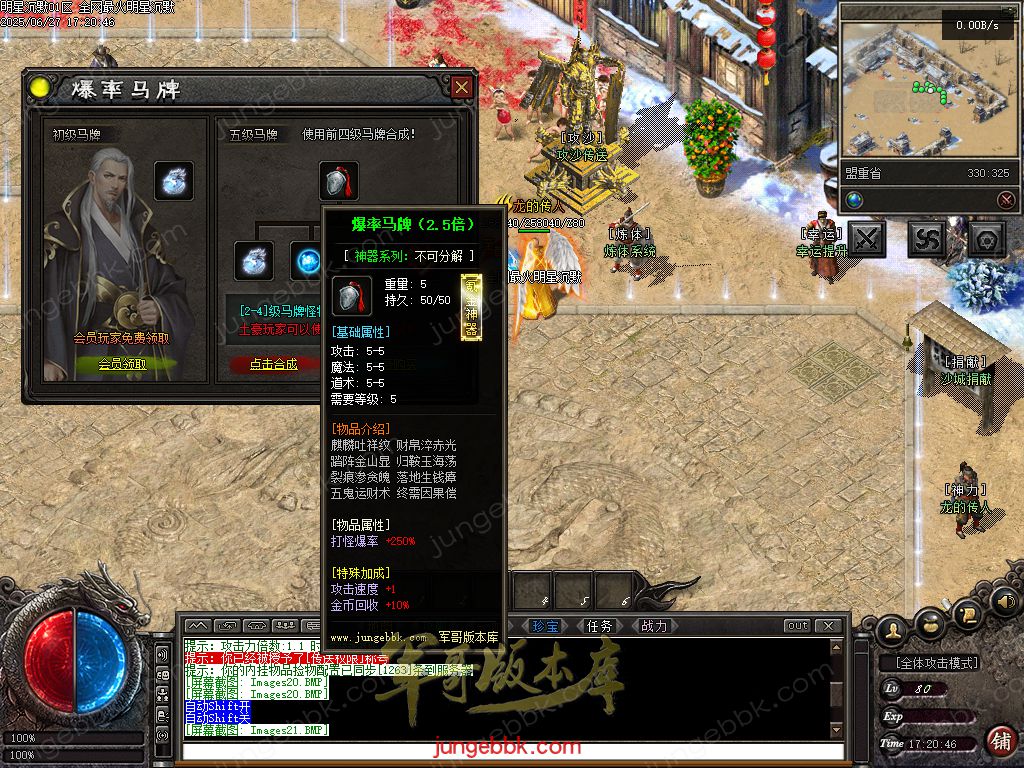Change the 全体攻击模式 attack mode

[930, 663]
